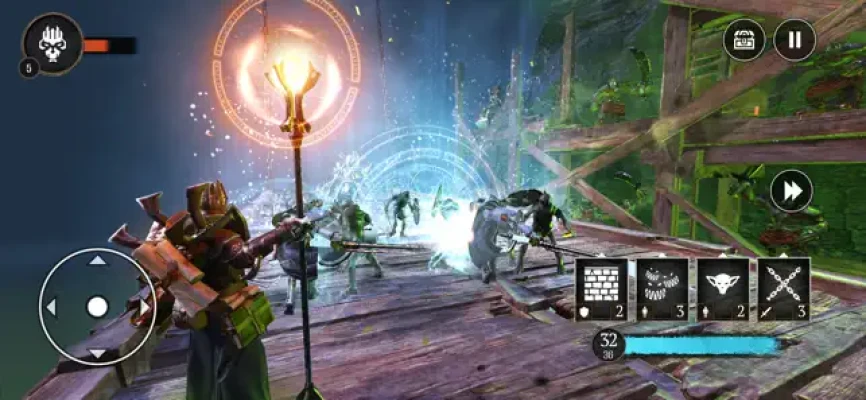Tap the joystick center knob
The image size is (866, 400).
tap(97, 307)
